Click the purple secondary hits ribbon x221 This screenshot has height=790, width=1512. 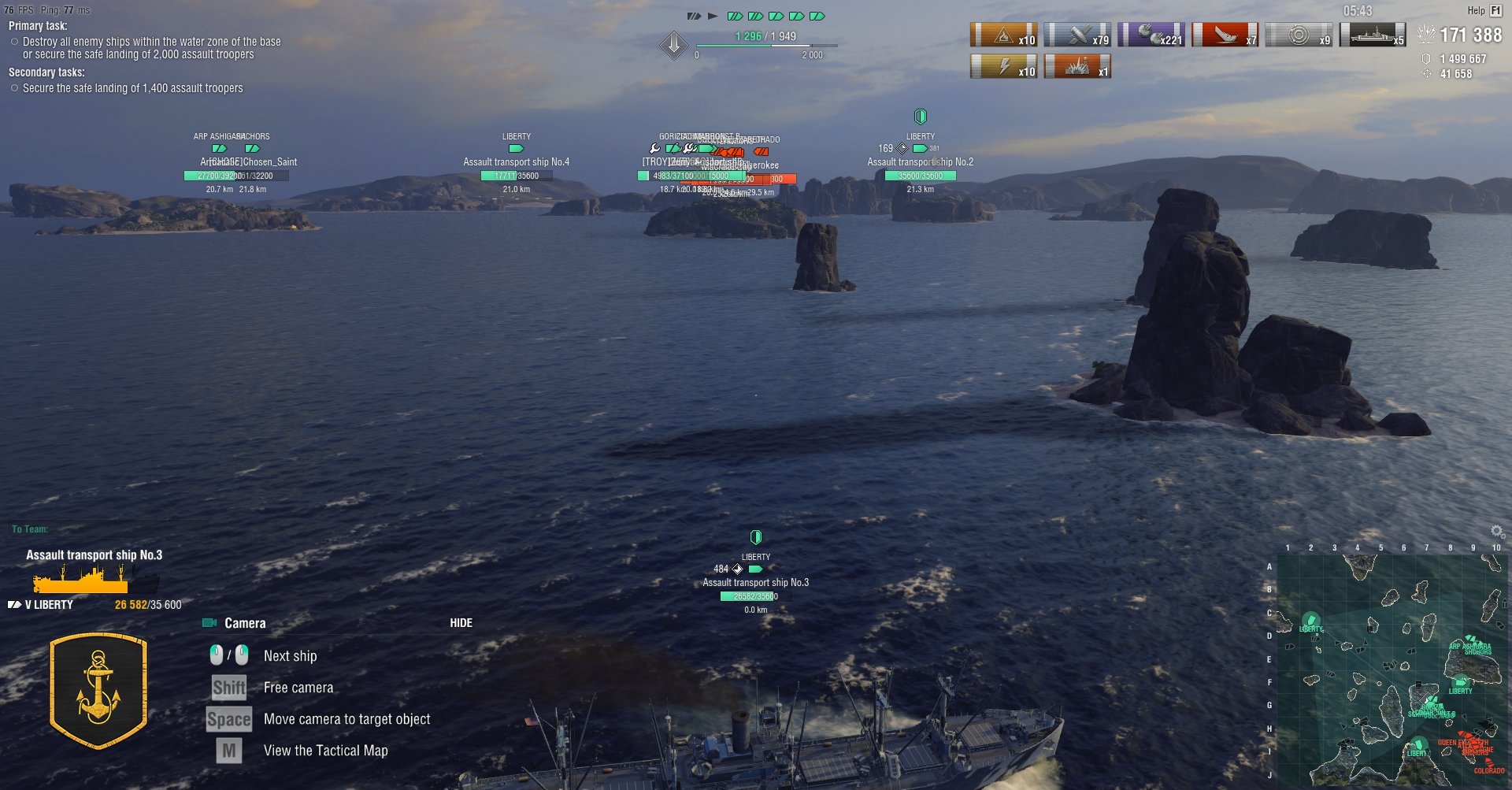(x=1151, y=35)
